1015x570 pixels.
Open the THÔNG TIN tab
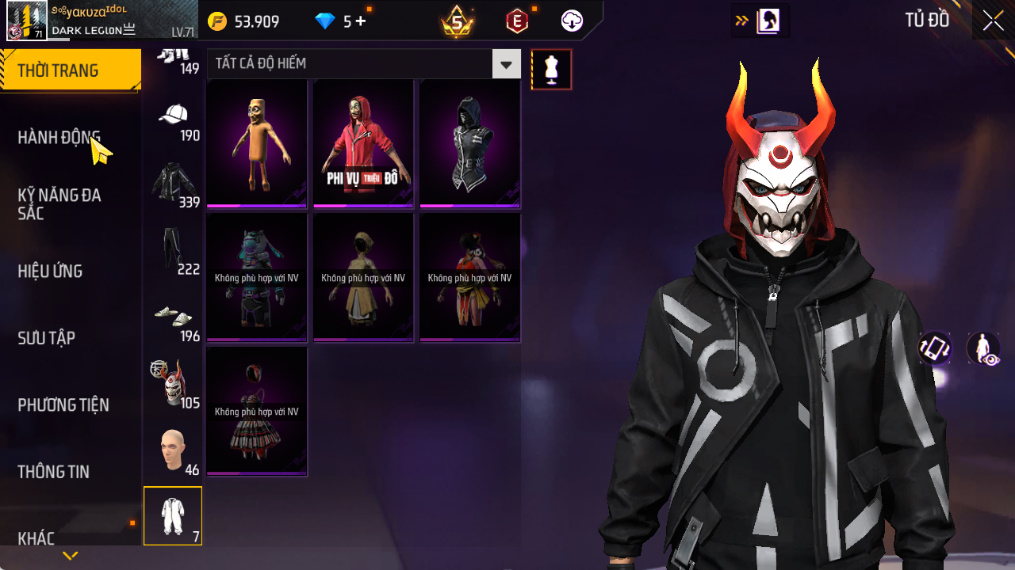click(53, 472)
